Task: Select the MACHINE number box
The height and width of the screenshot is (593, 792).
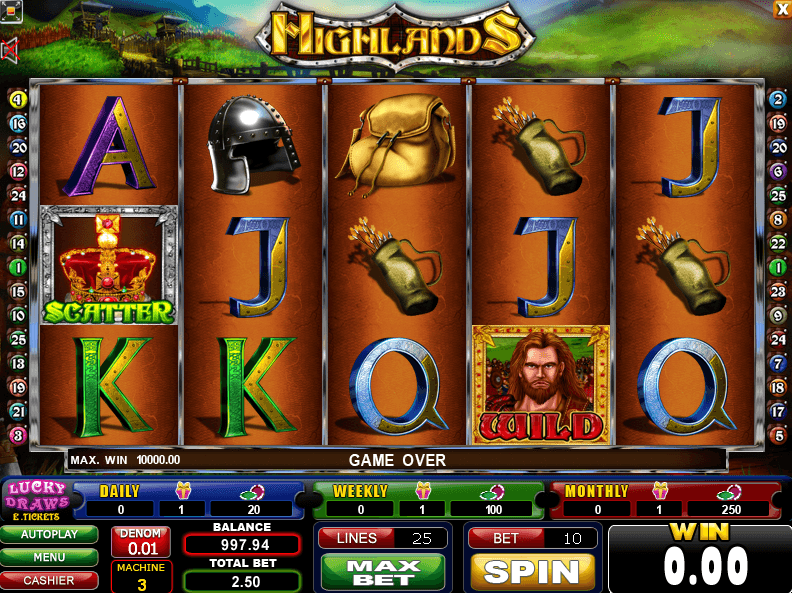Action: (x=140, y=576)
